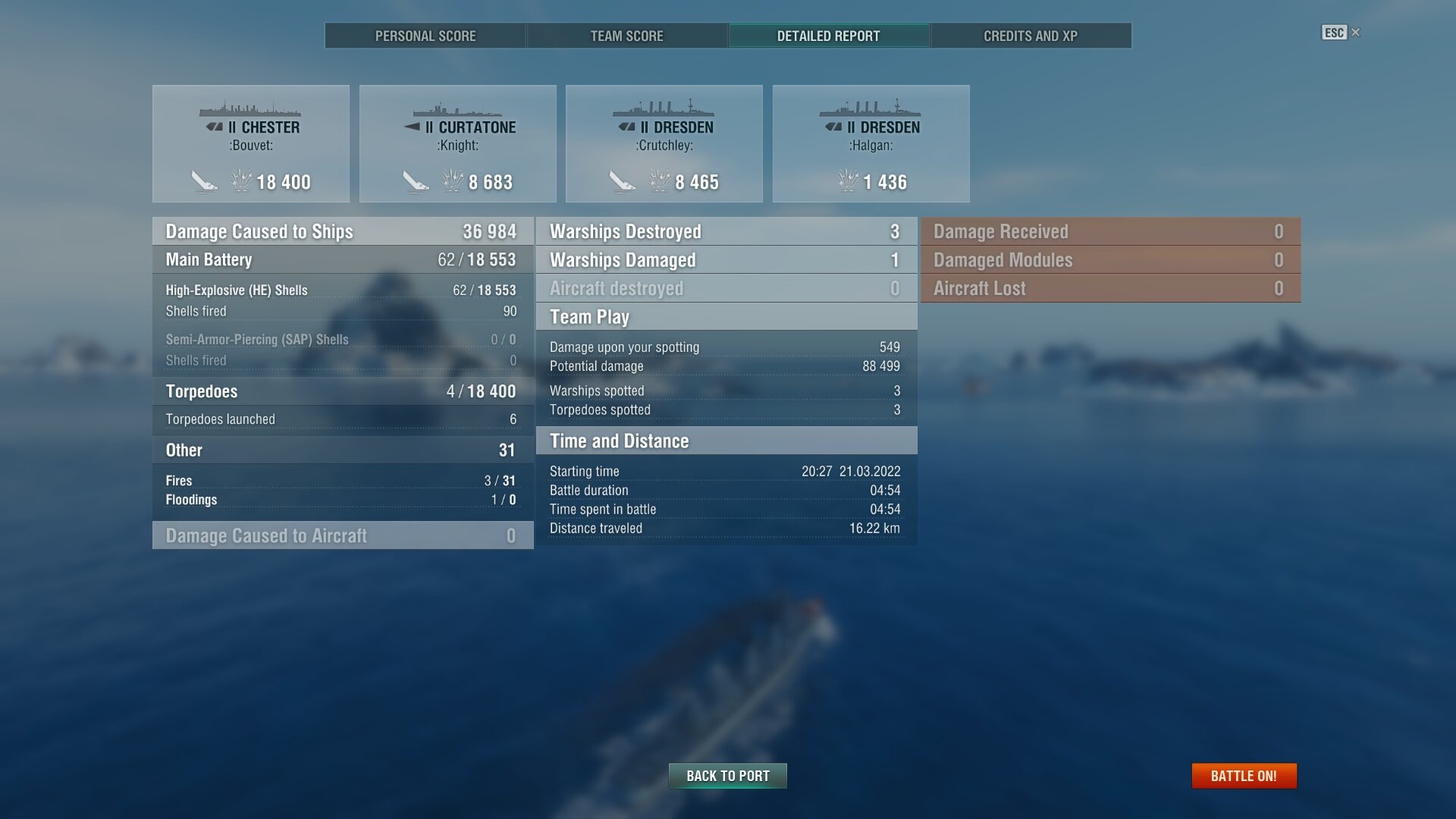The image size is (1456, 819).
Task: Select the Detailed Report tab
Action: click(828, 36)
